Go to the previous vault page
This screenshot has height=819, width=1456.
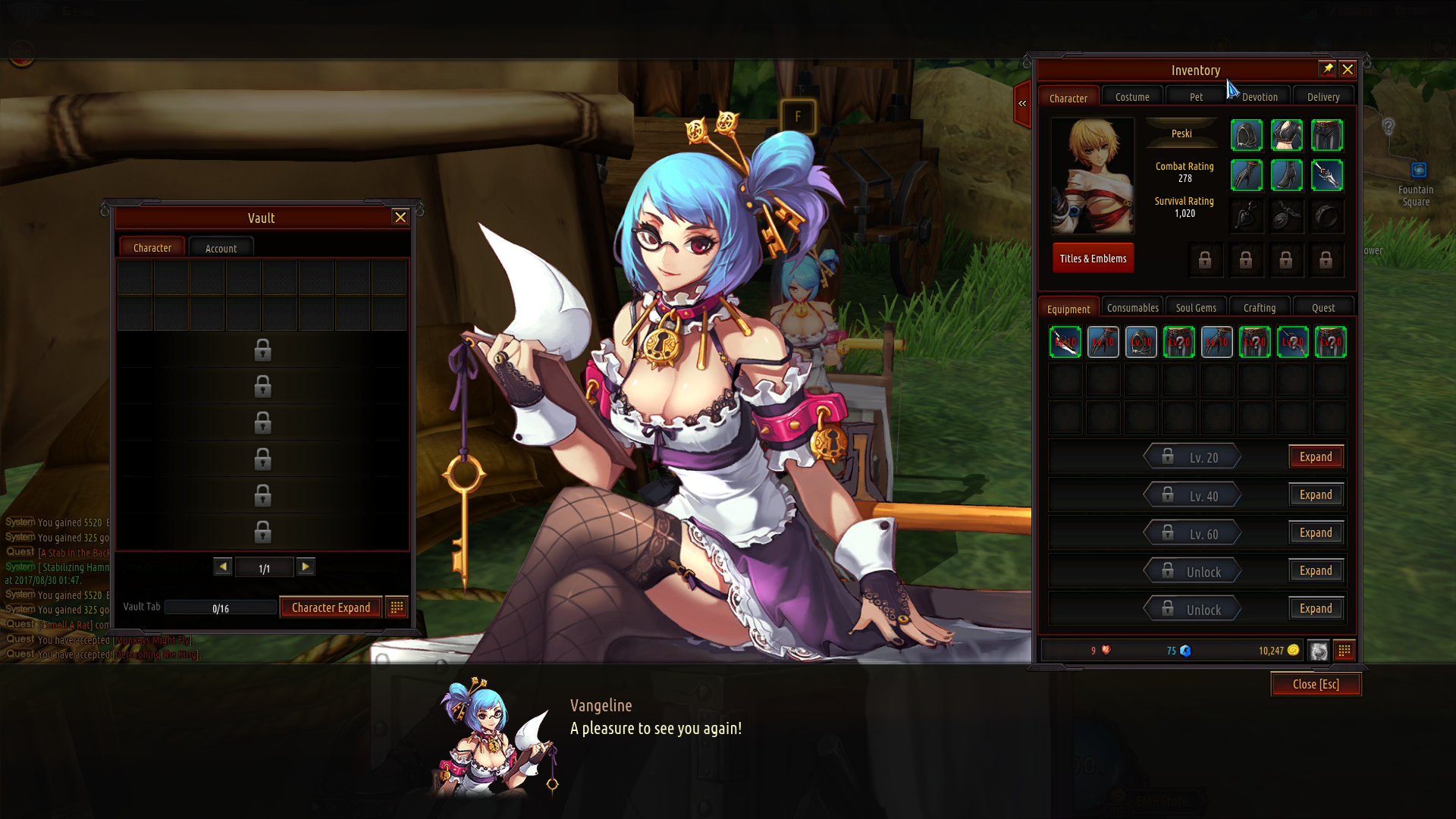(x=223, y=566)
